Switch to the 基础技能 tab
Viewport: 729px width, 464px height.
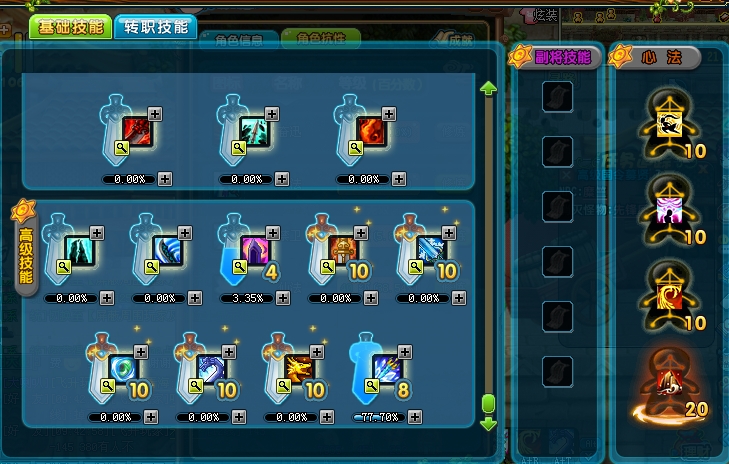(70, 27)
